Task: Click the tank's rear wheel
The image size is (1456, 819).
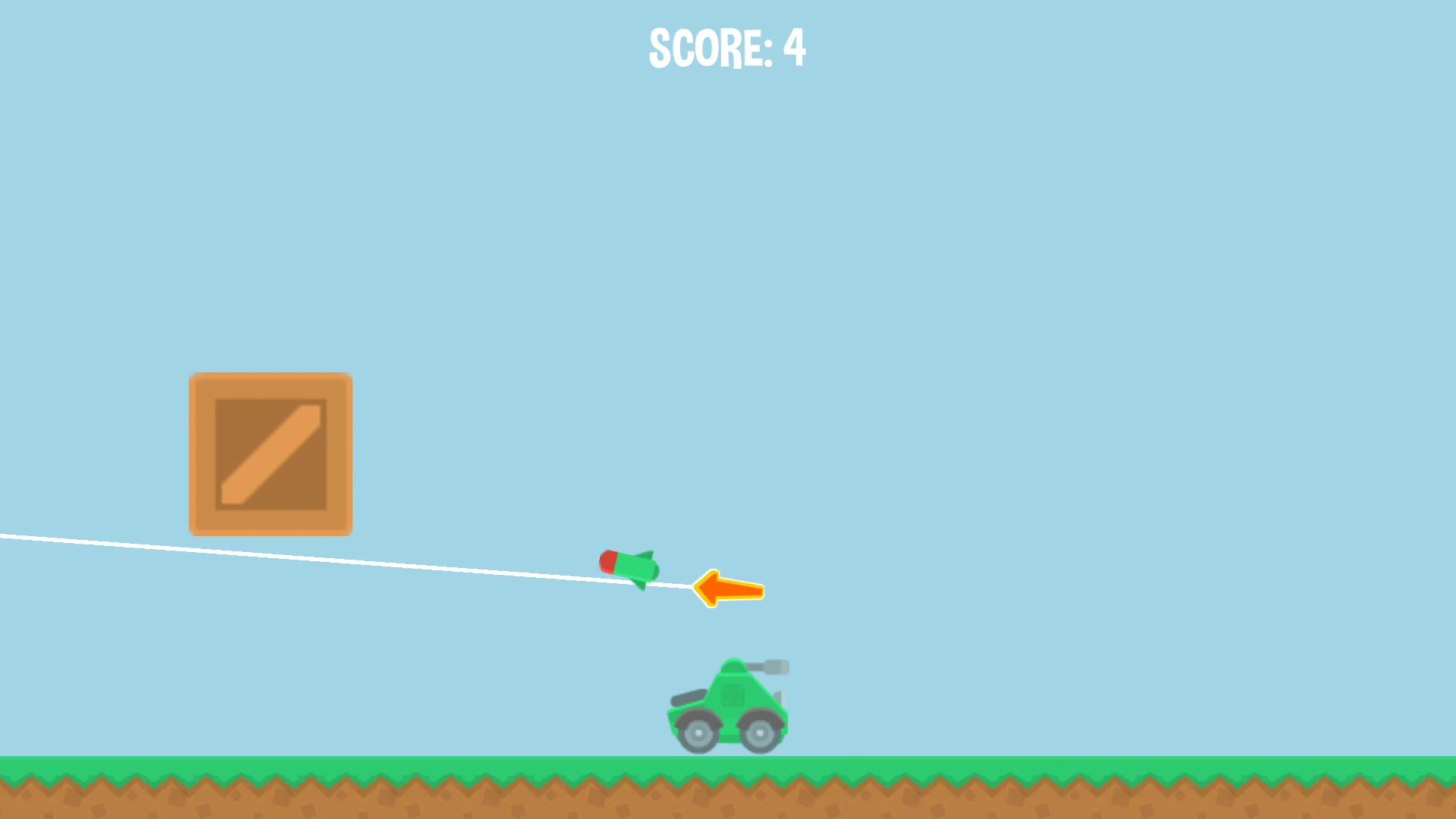Action: [698, 733]
